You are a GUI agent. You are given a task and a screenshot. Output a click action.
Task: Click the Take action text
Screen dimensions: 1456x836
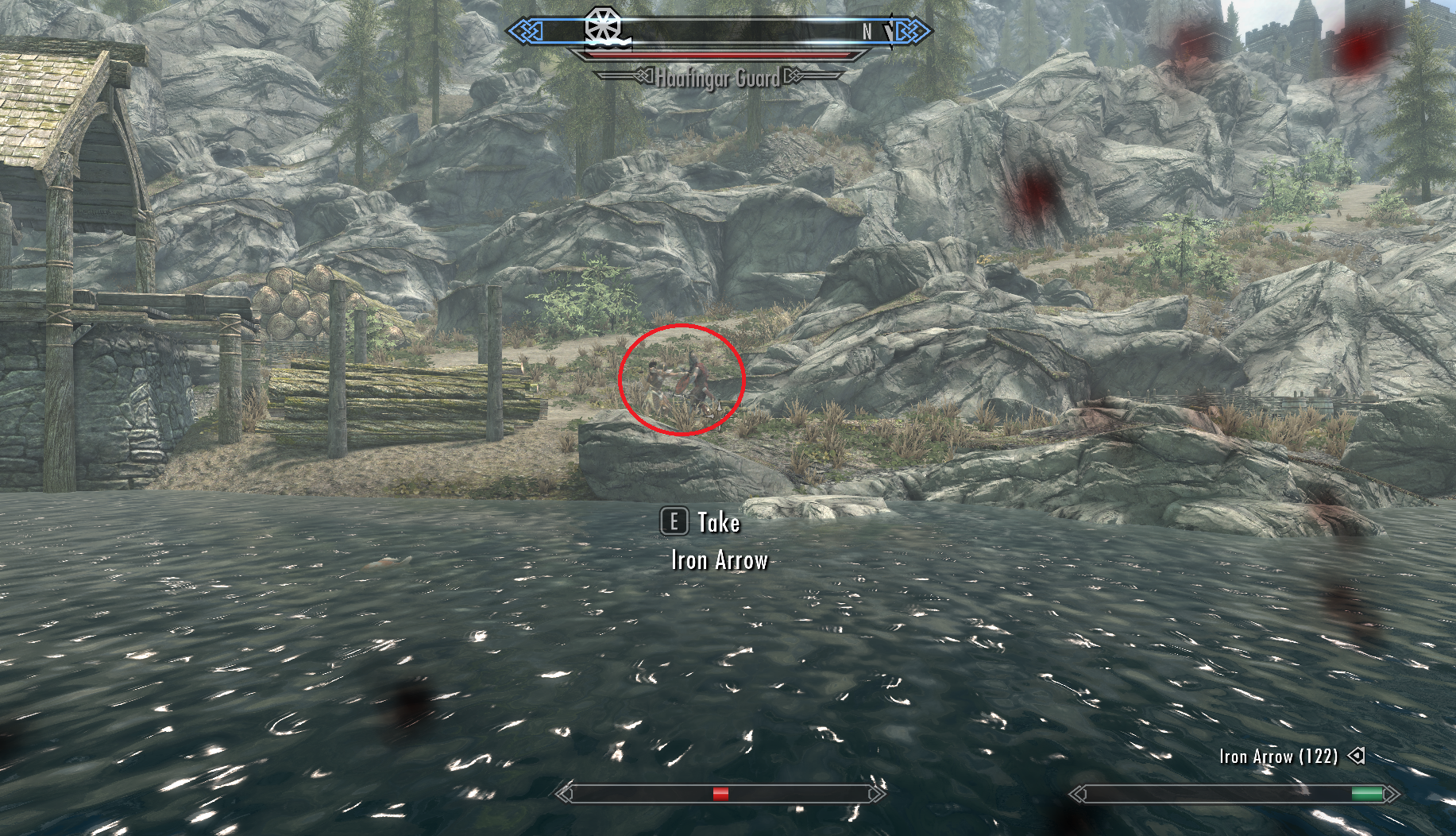coord(717,523)
